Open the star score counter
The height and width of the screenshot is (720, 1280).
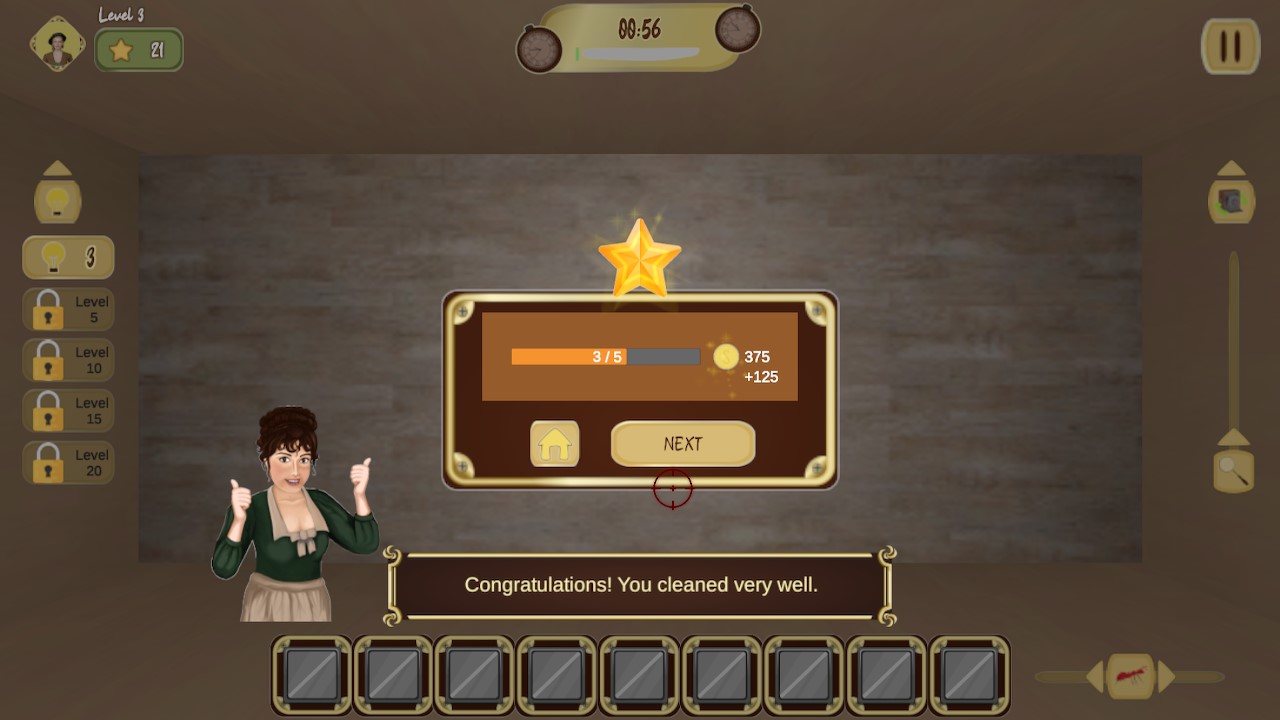[138, 48]
